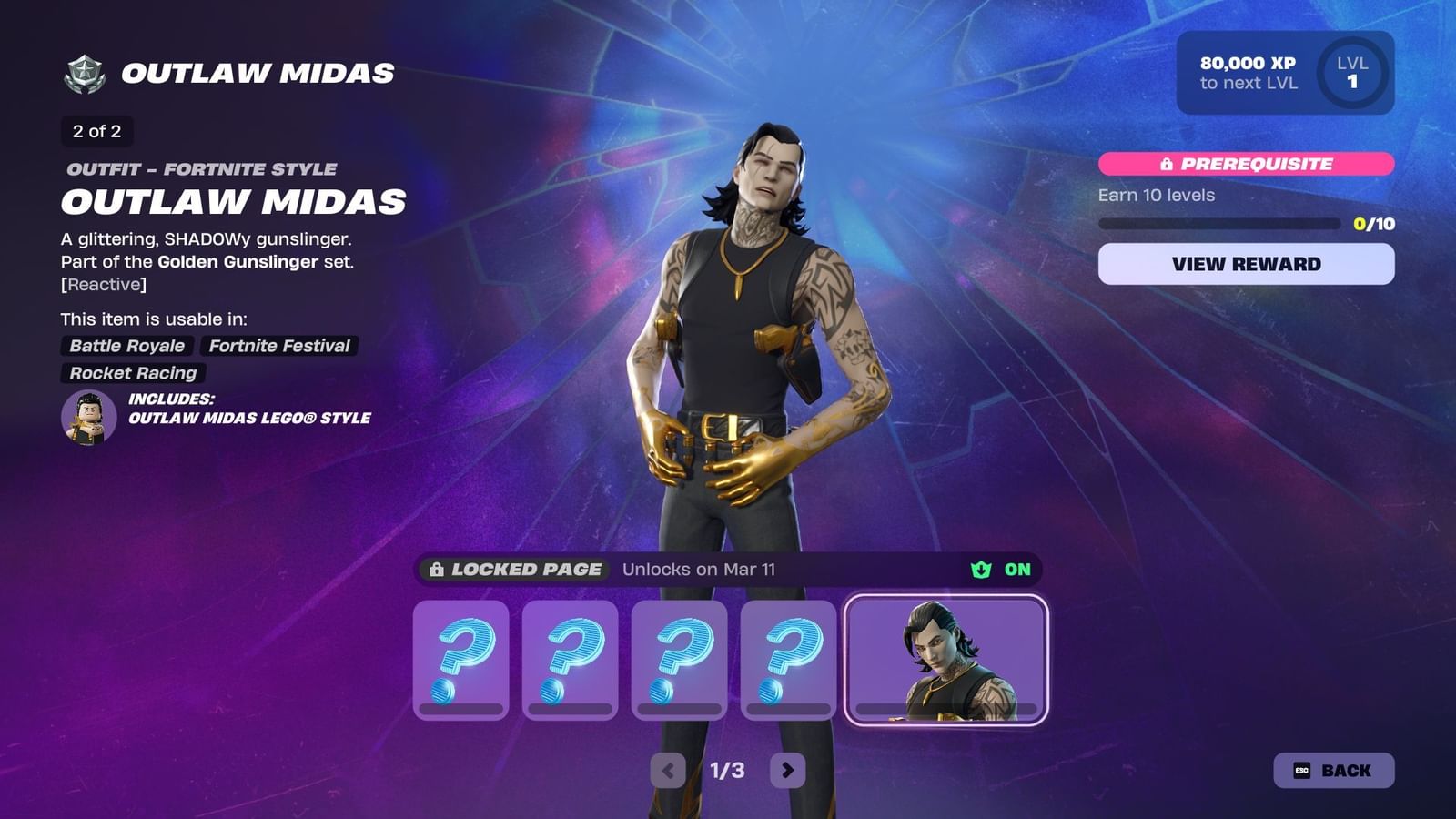Click the right page navigation arrow

pos(787,769)
